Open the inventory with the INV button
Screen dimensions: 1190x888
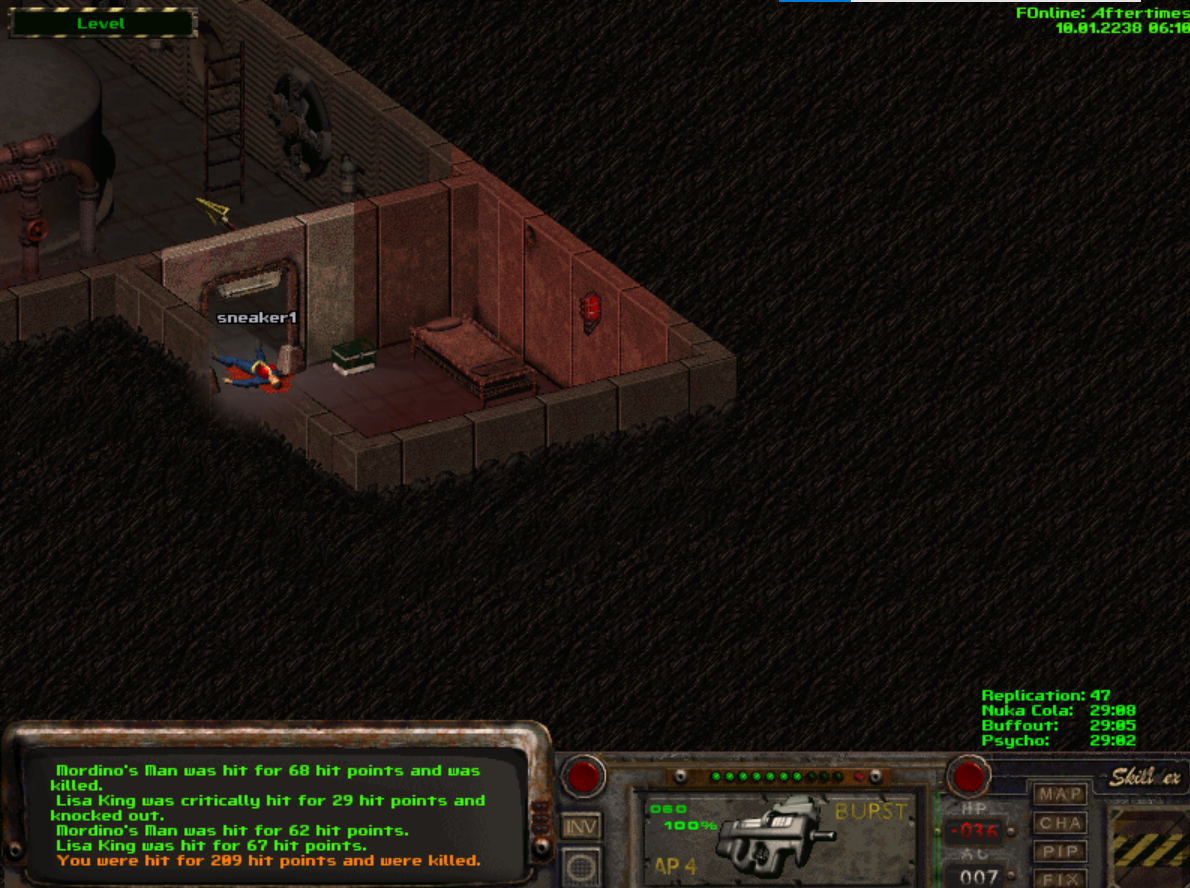click(581, 827)
